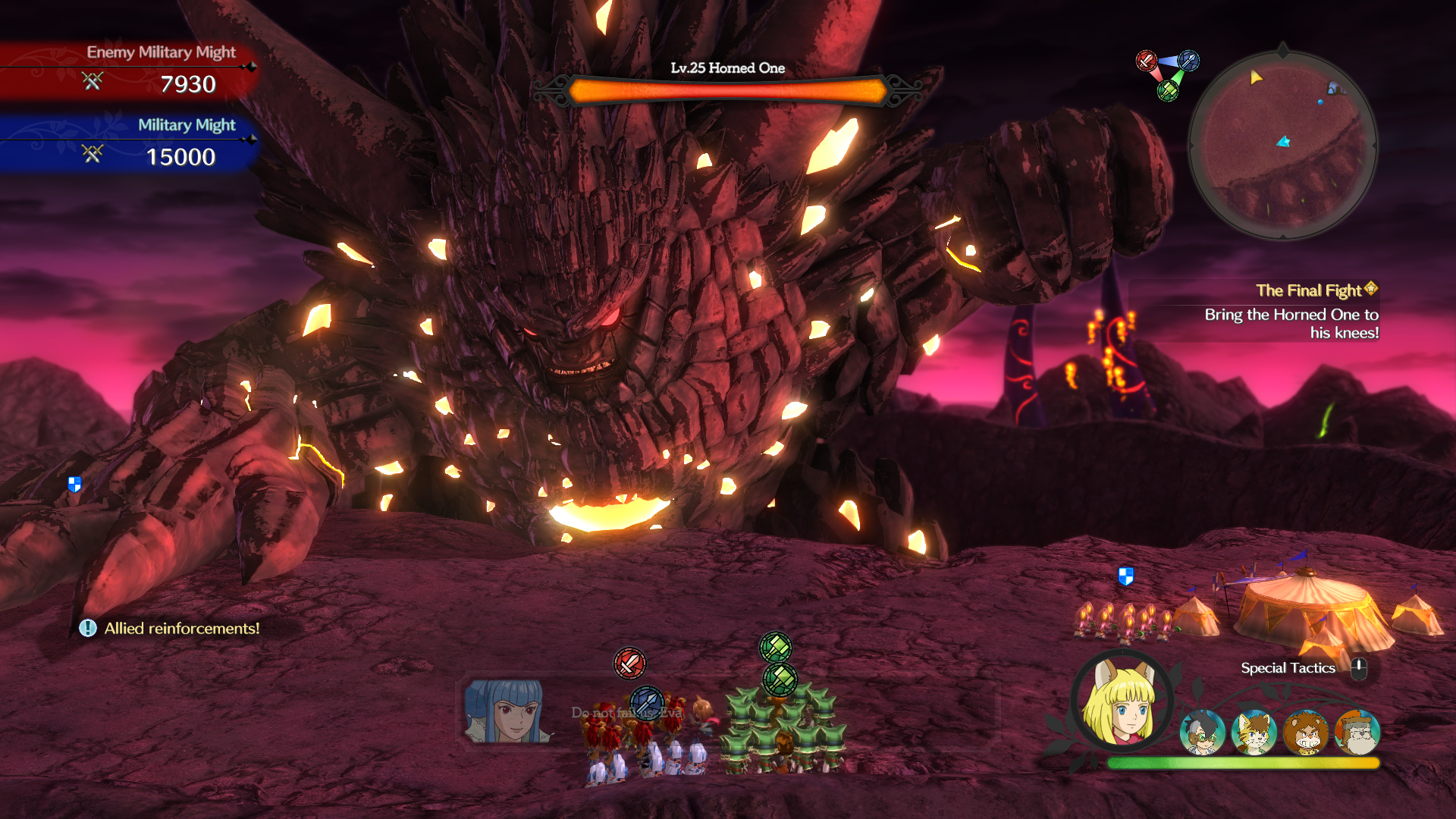Choose the grey-haired glasses commander portrait
The image size is (1456, 819).
1202,733
